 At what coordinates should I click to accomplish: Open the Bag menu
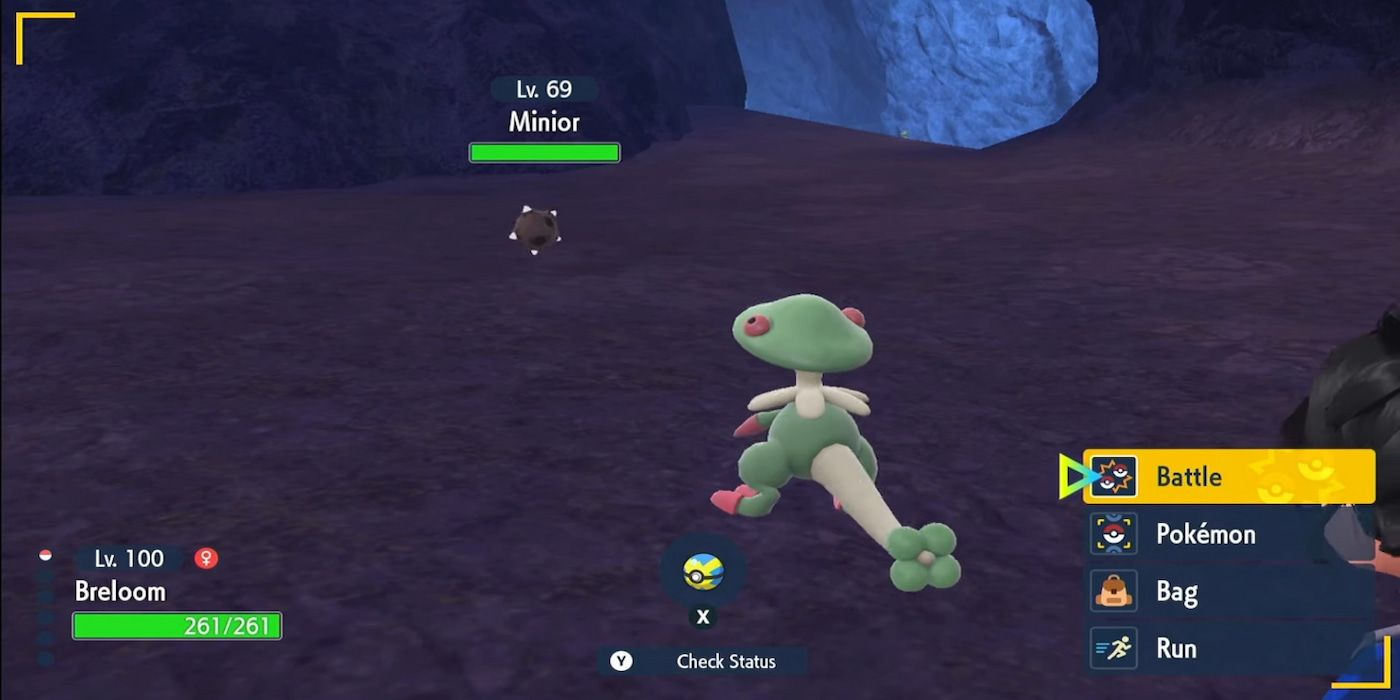point(1228,592)
